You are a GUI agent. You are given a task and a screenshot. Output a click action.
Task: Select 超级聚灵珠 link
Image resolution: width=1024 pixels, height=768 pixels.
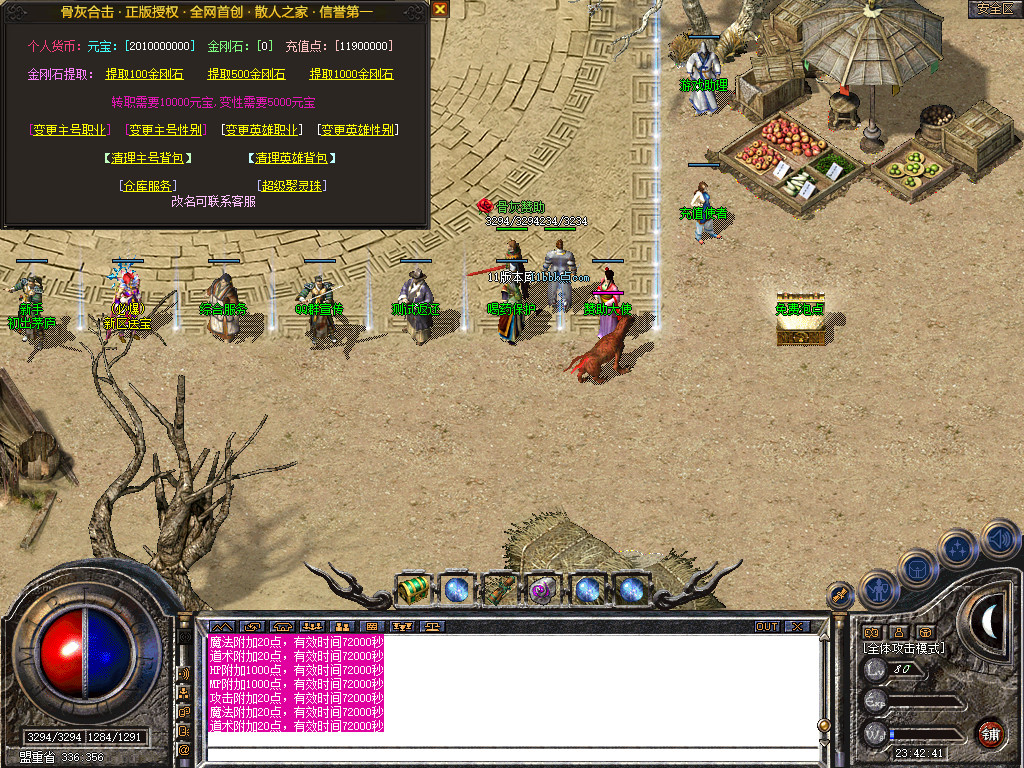(292, 186)
